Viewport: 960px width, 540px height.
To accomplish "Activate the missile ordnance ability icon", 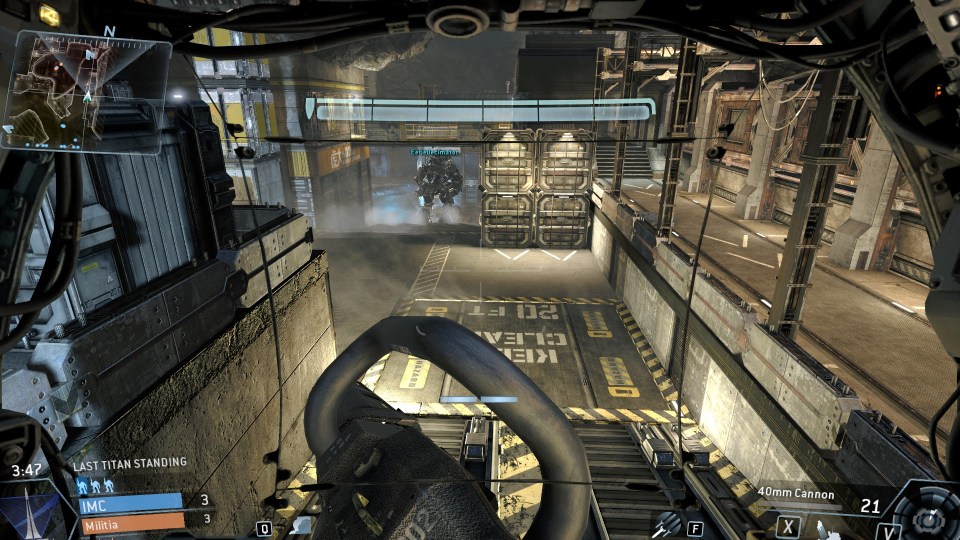I will point(666,523).
